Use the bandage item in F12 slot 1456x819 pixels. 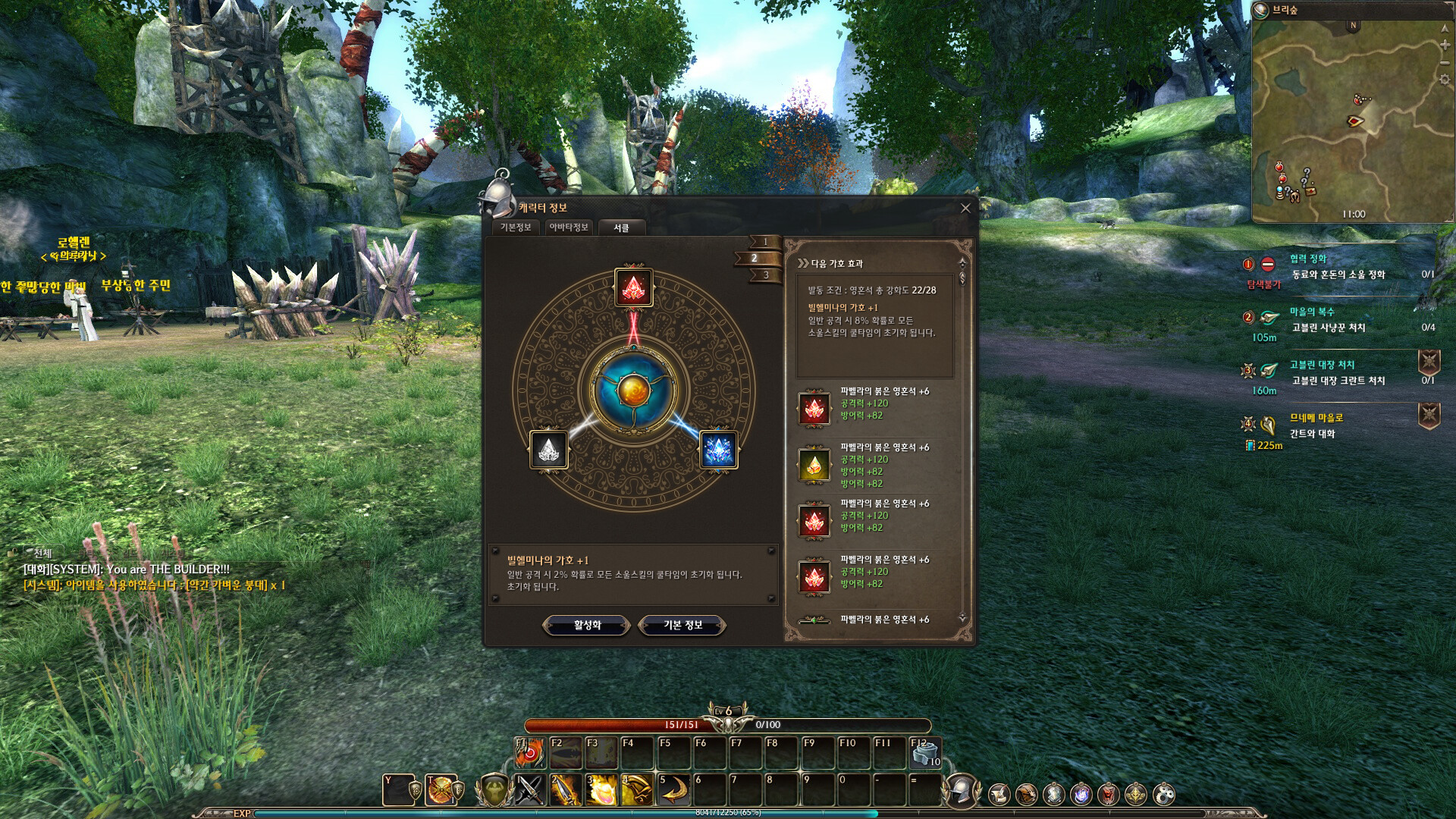pos(926,753)
